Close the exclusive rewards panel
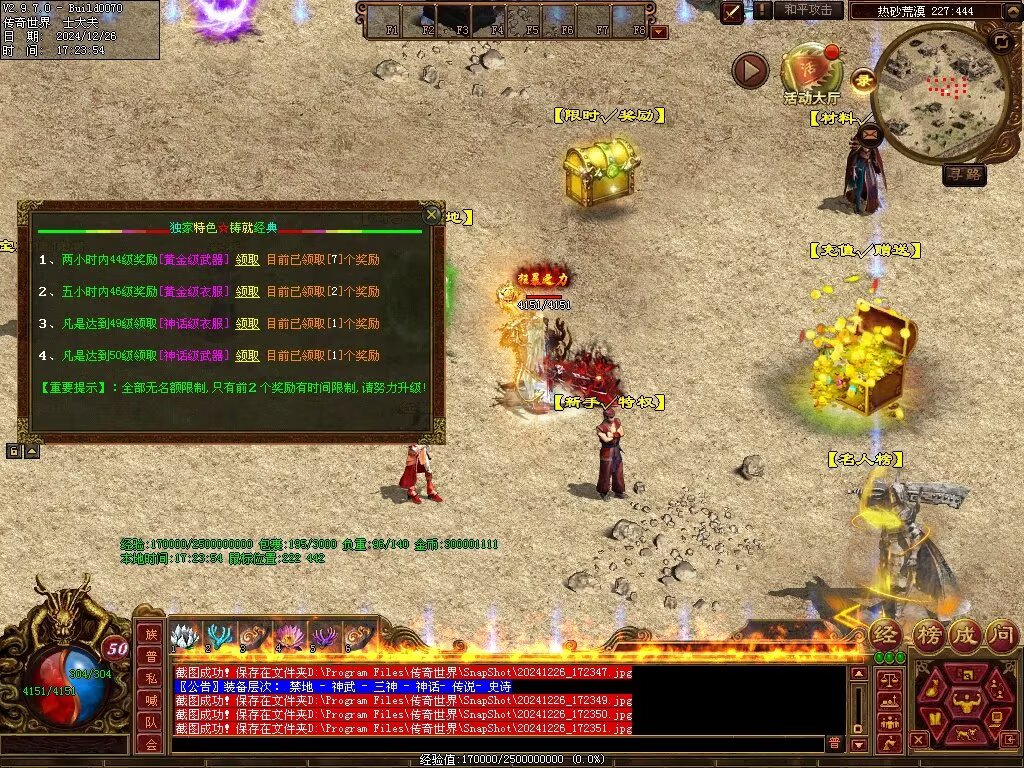1024x768 pixels. pyautogui.click(x=431, y=214)
